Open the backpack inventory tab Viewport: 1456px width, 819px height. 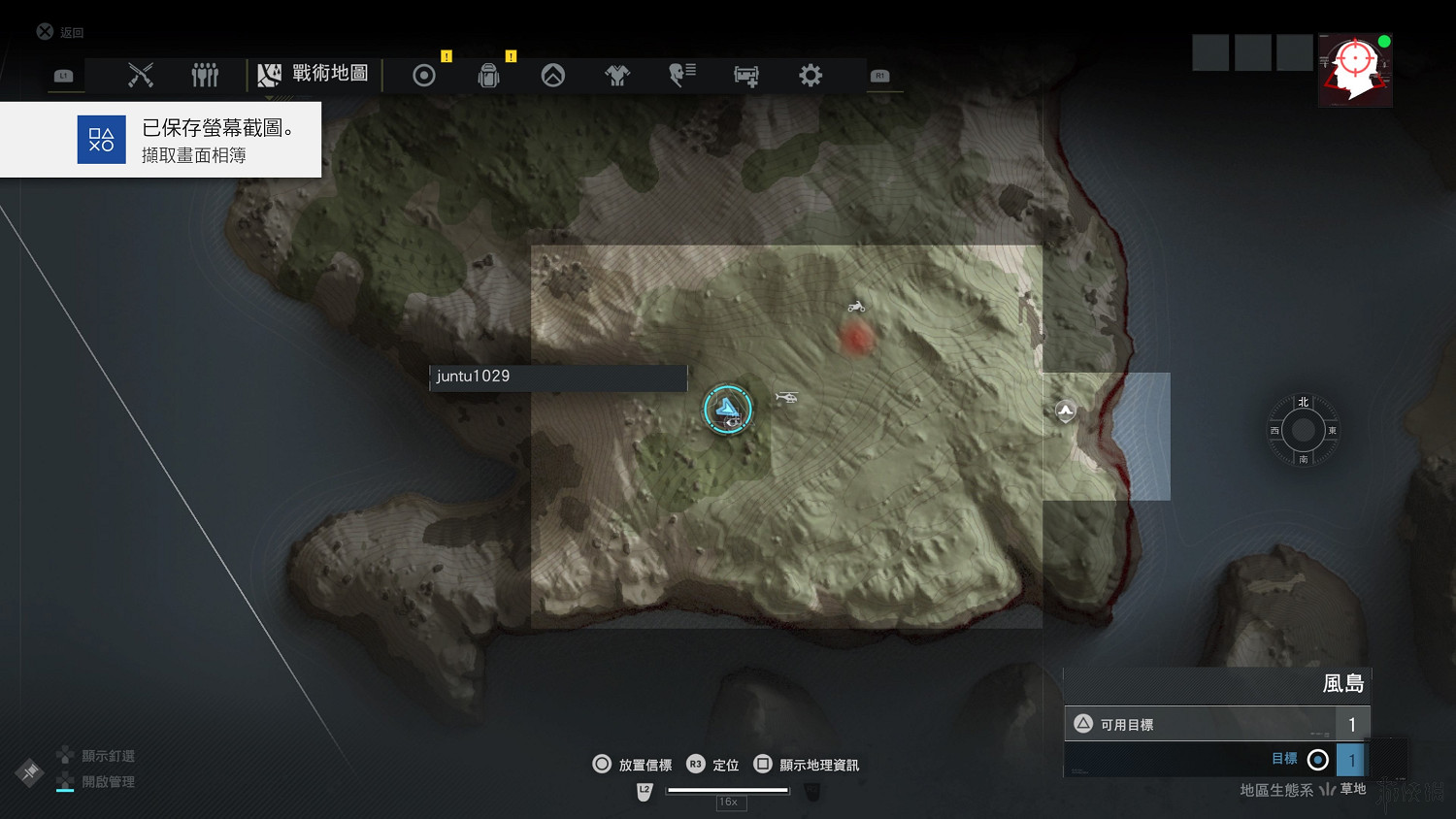(x=488, y=76)
